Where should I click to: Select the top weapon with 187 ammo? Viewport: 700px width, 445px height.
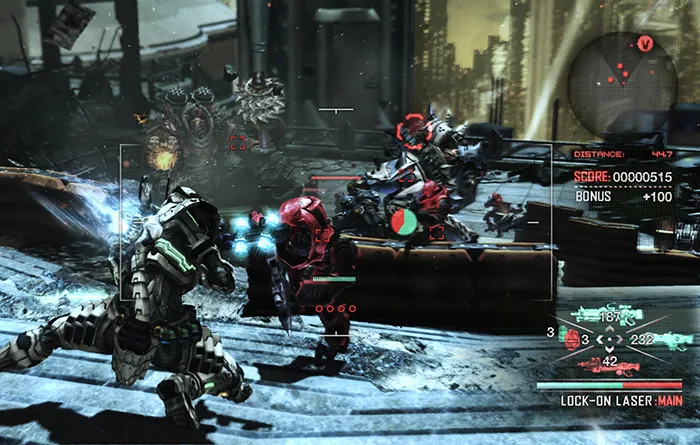point(606,316)
